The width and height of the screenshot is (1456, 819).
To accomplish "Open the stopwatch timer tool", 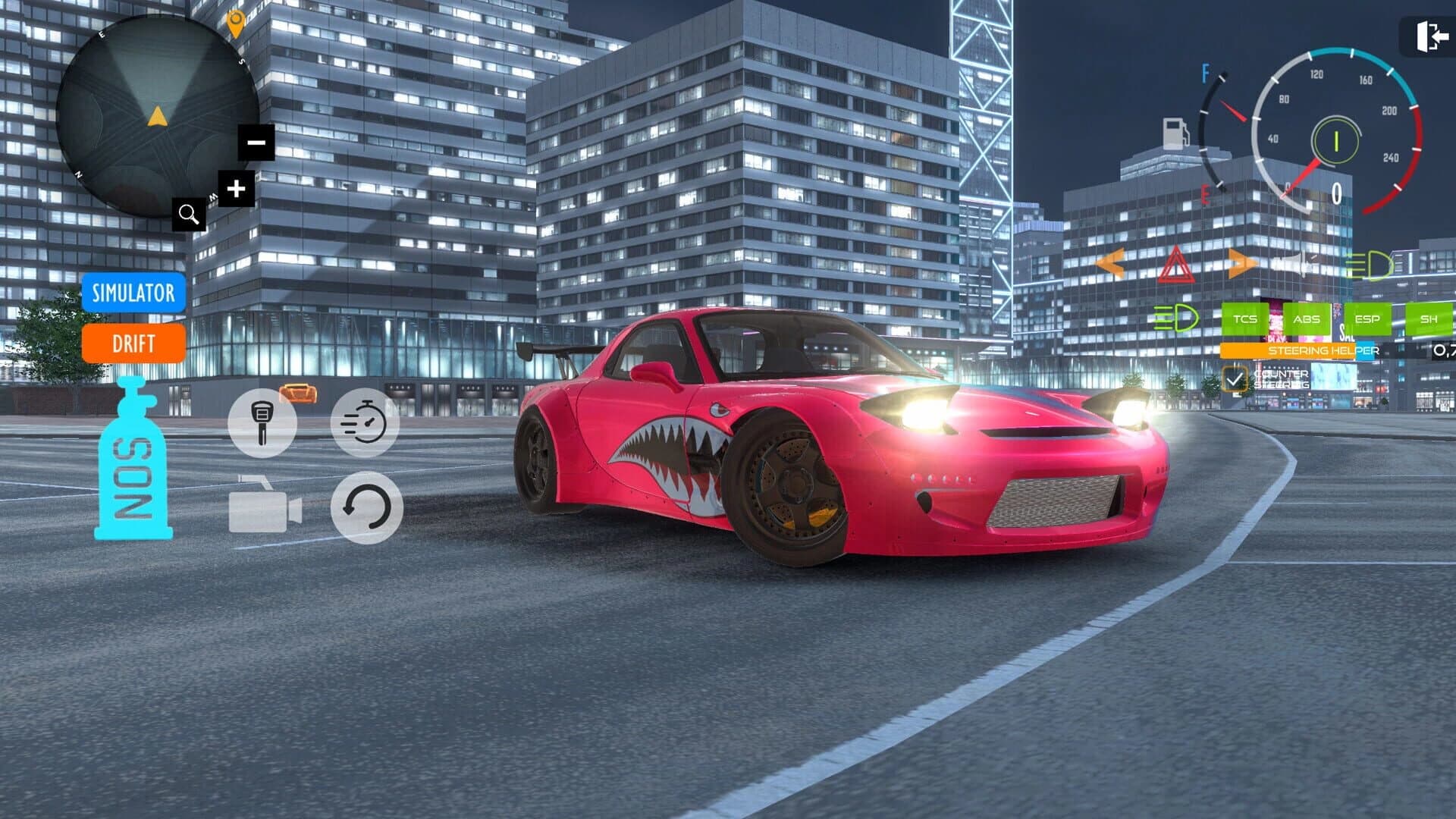I will click(x=364, y=421).
